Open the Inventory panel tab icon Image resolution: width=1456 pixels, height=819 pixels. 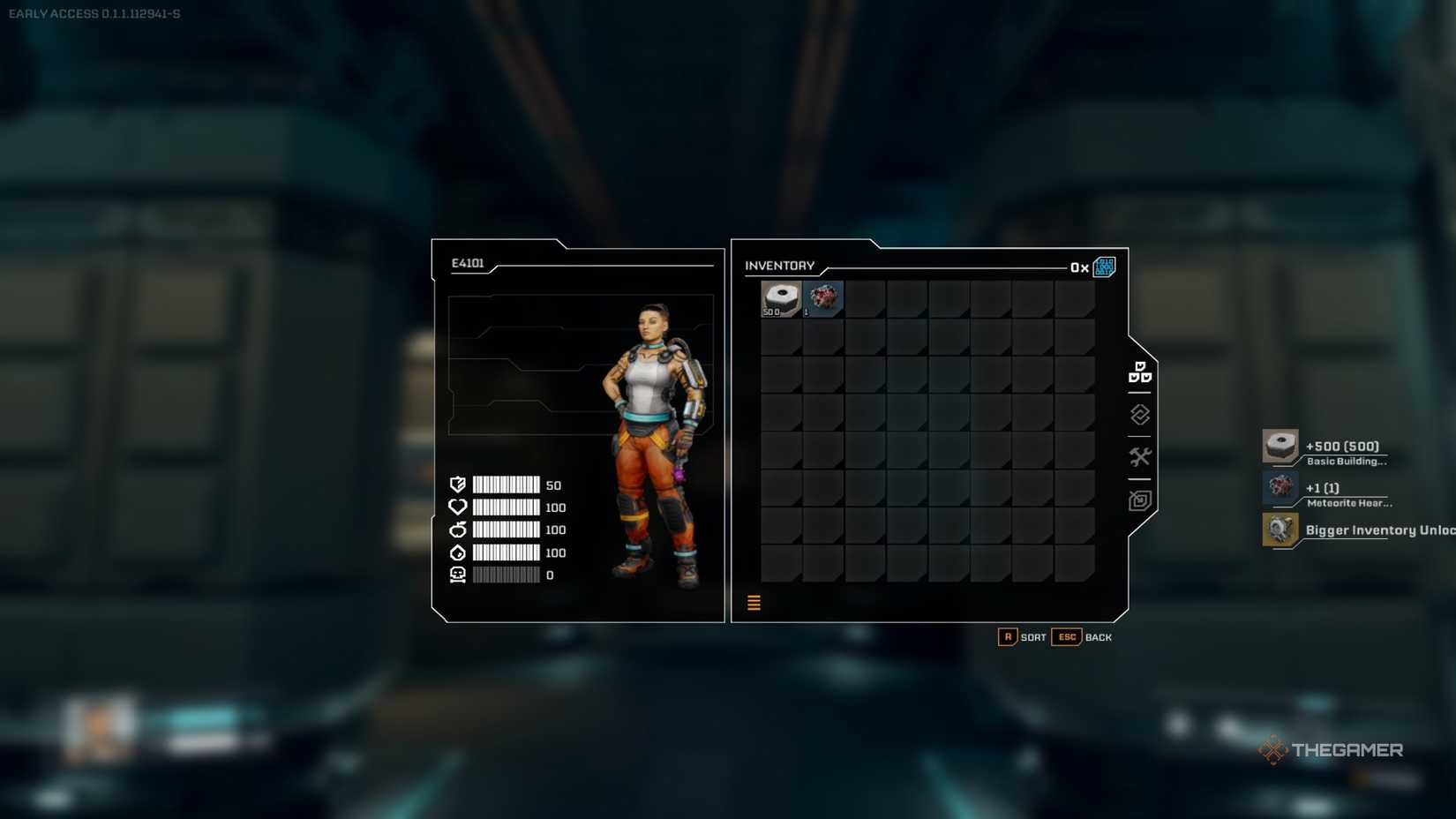click(1140, 372)
